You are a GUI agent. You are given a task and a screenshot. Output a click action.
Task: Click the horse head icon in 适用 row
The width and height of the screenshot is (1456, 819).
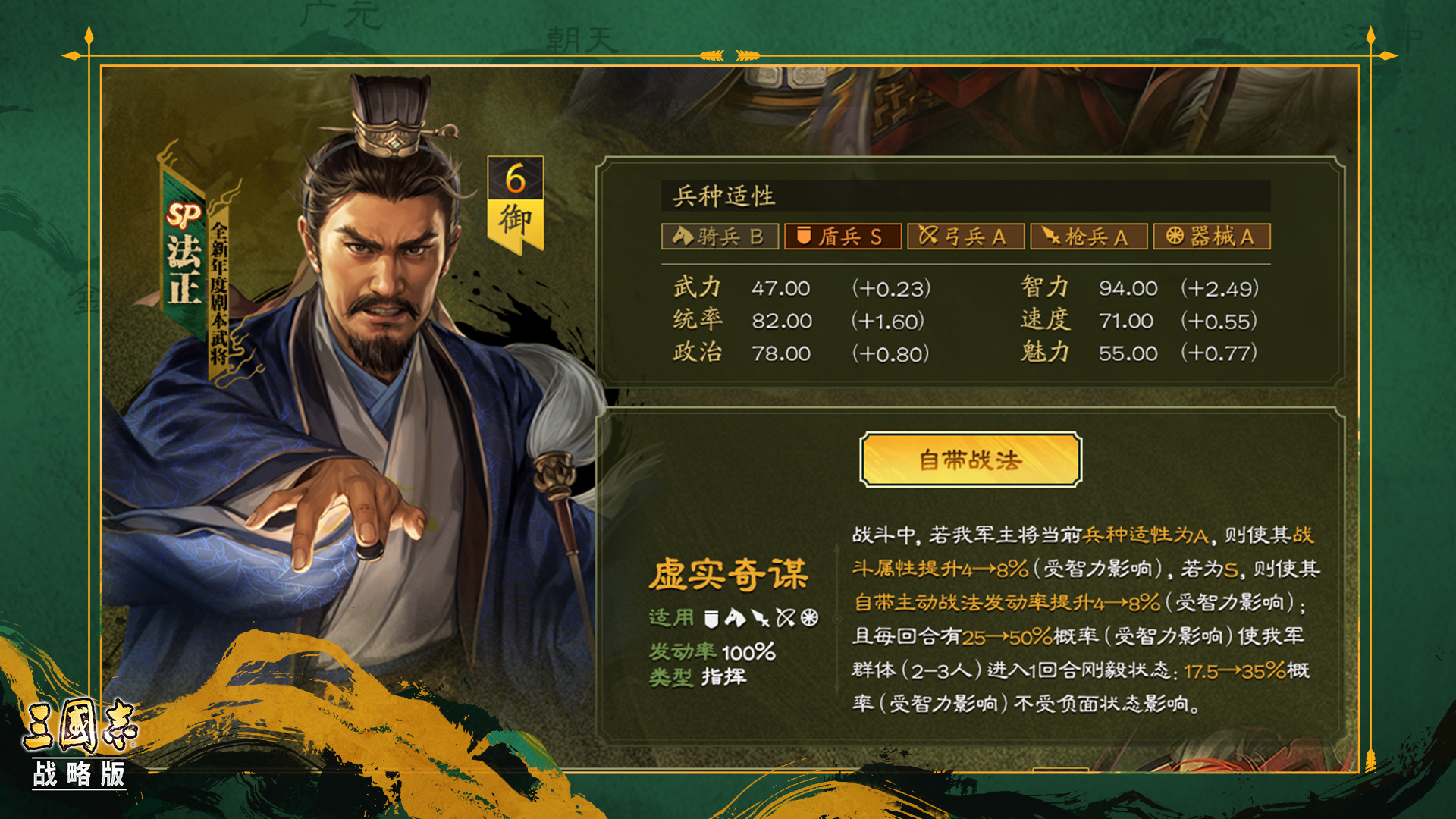(736, 618)
